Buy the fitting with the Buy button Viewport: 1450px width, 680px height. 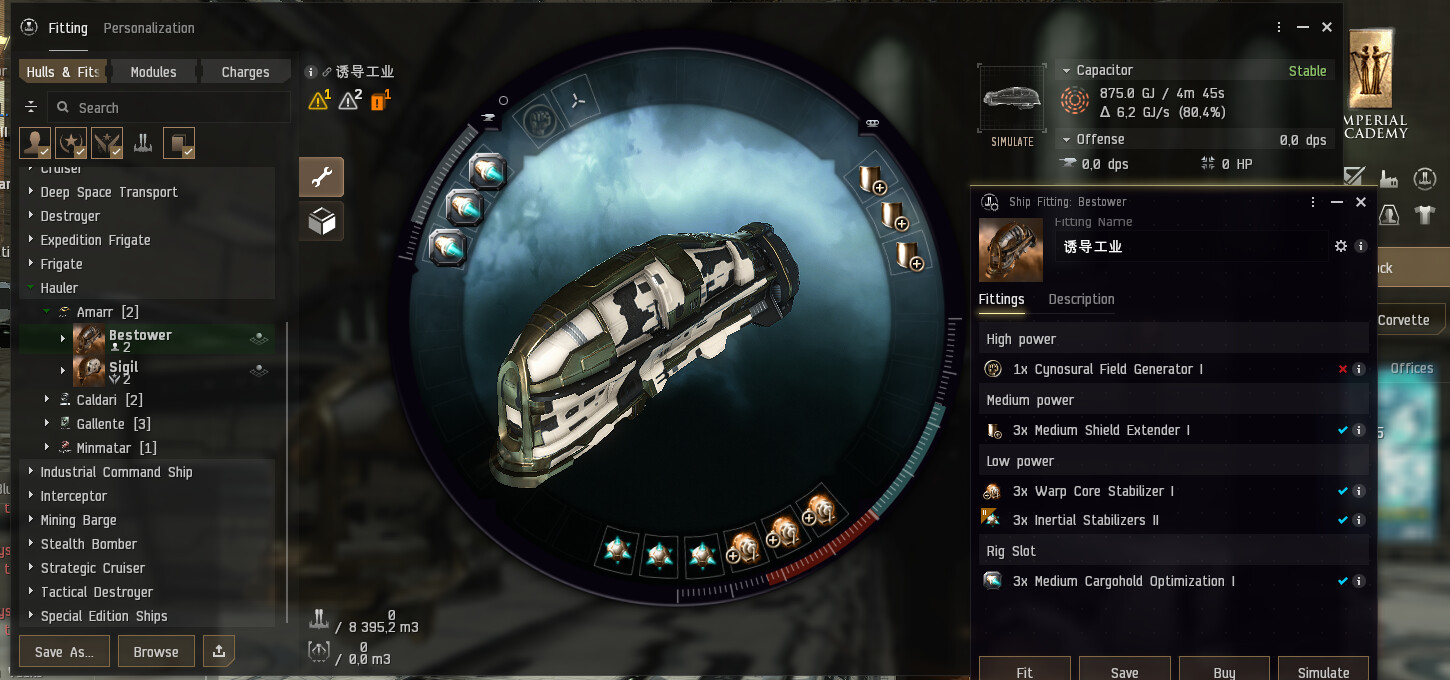1224,670
